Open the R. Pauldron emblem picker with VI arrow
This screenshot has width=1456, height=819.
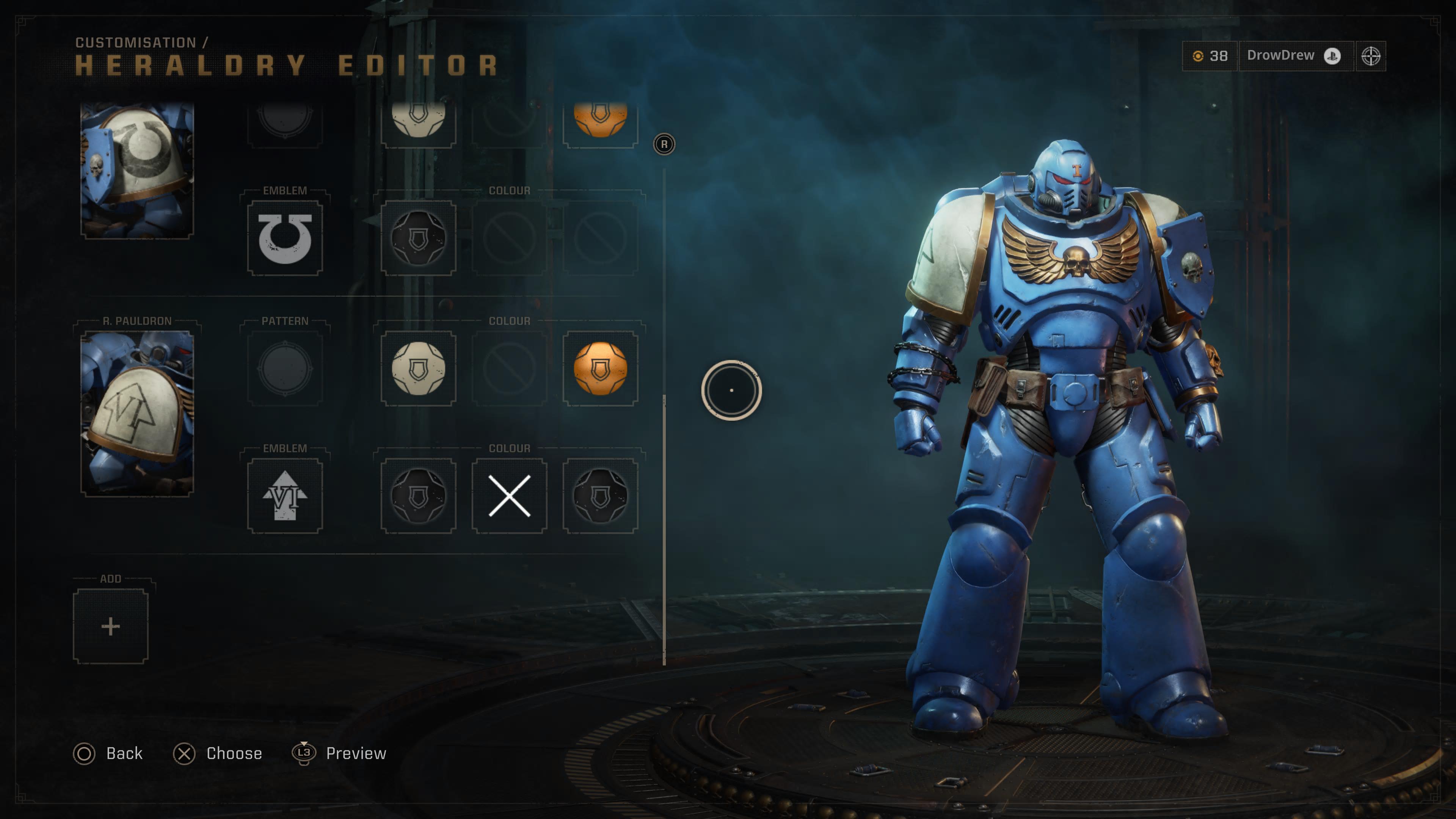tap(285, 496)
